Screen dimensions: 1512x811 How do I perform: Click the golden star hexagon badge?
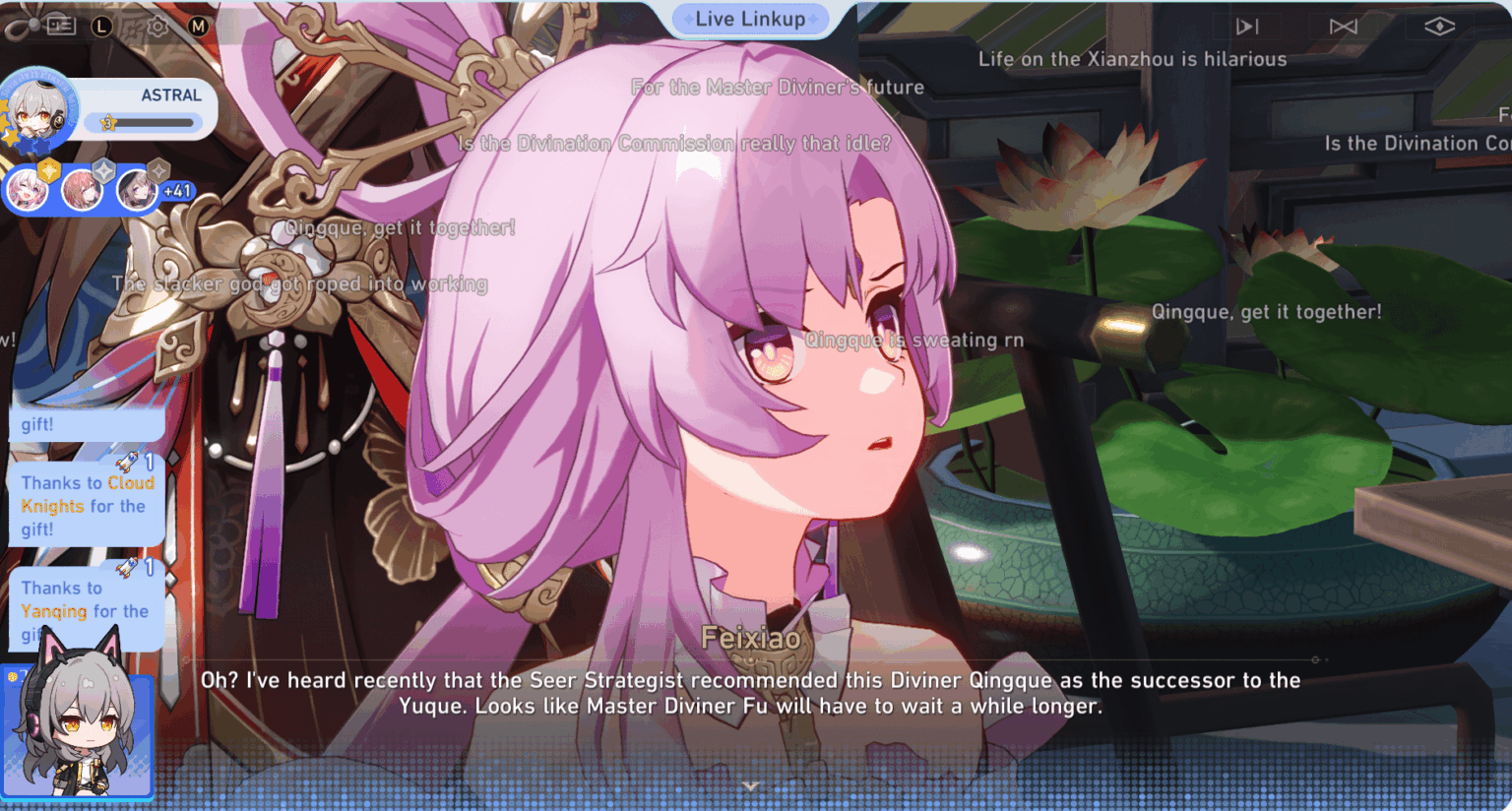click(47, 169)
